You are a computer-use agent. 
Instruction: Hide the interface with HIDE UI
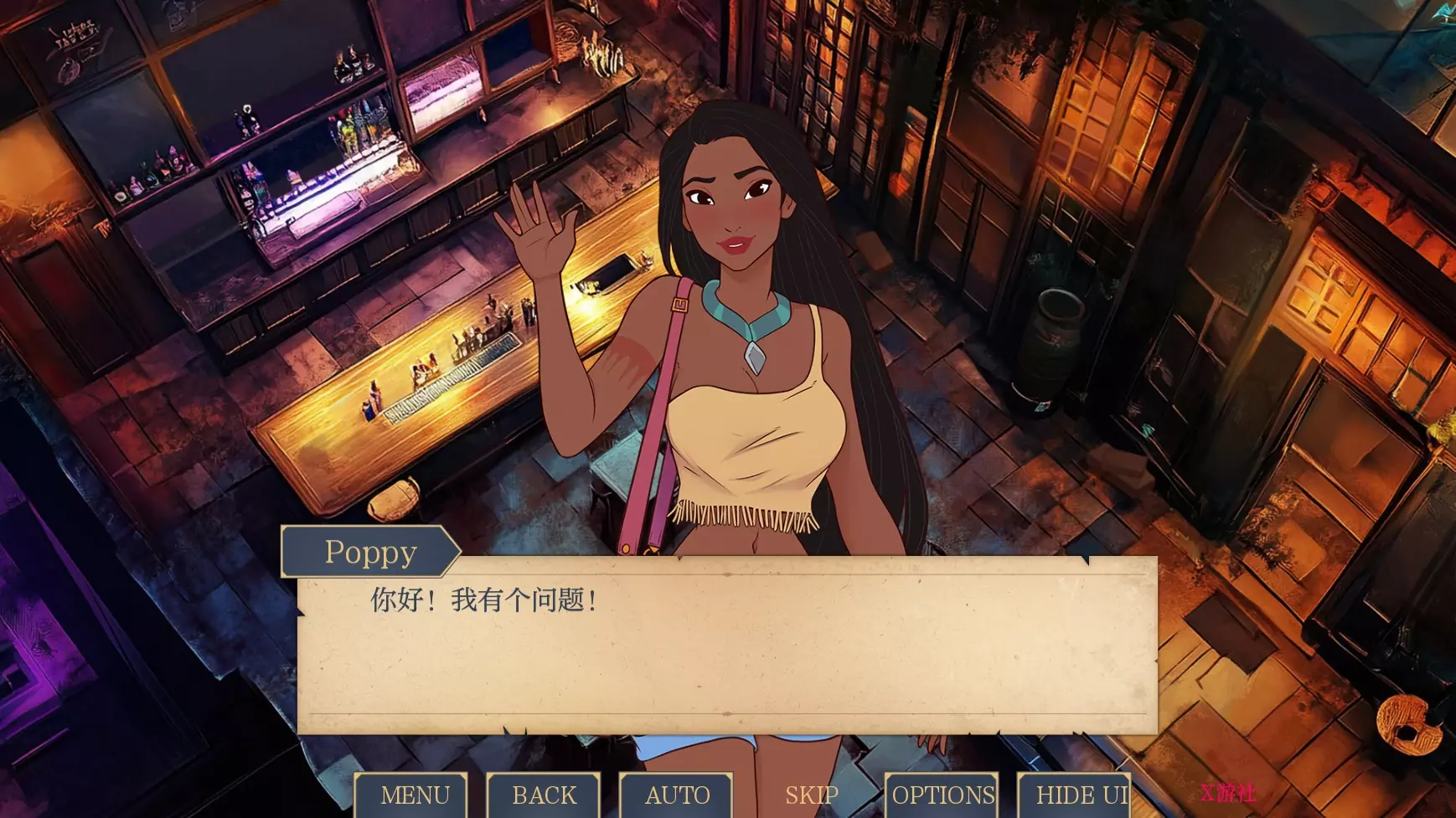tap(1078, 795)
